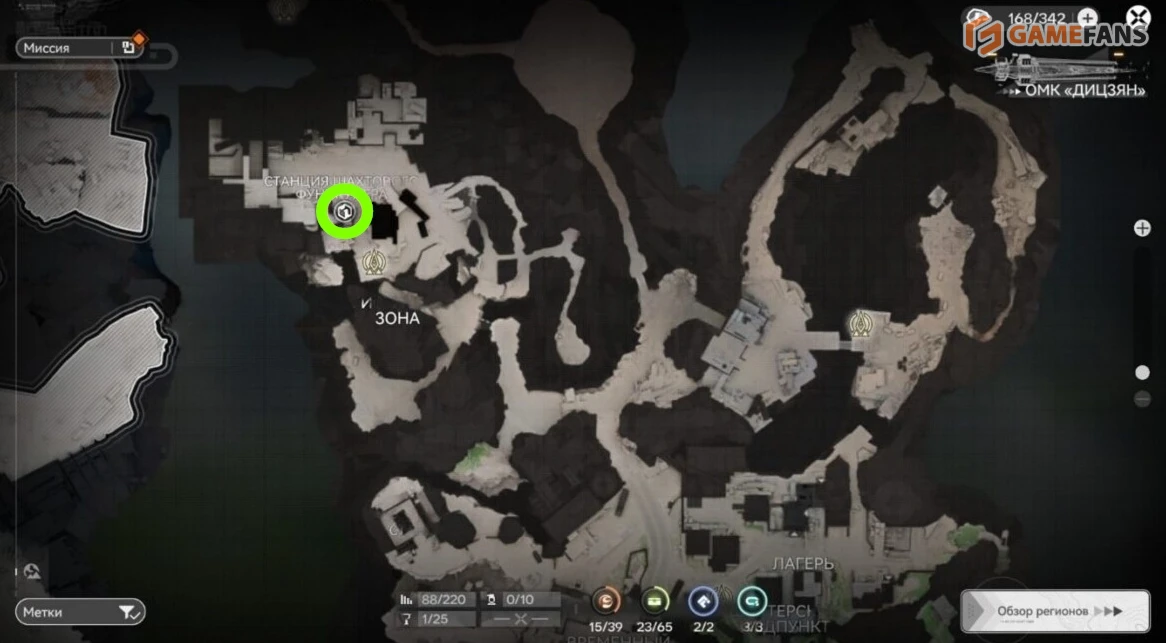The height and width of the screenshot is (643, 1166).
Task: Open the Миссия mission panel
Action: coord(70,47)
